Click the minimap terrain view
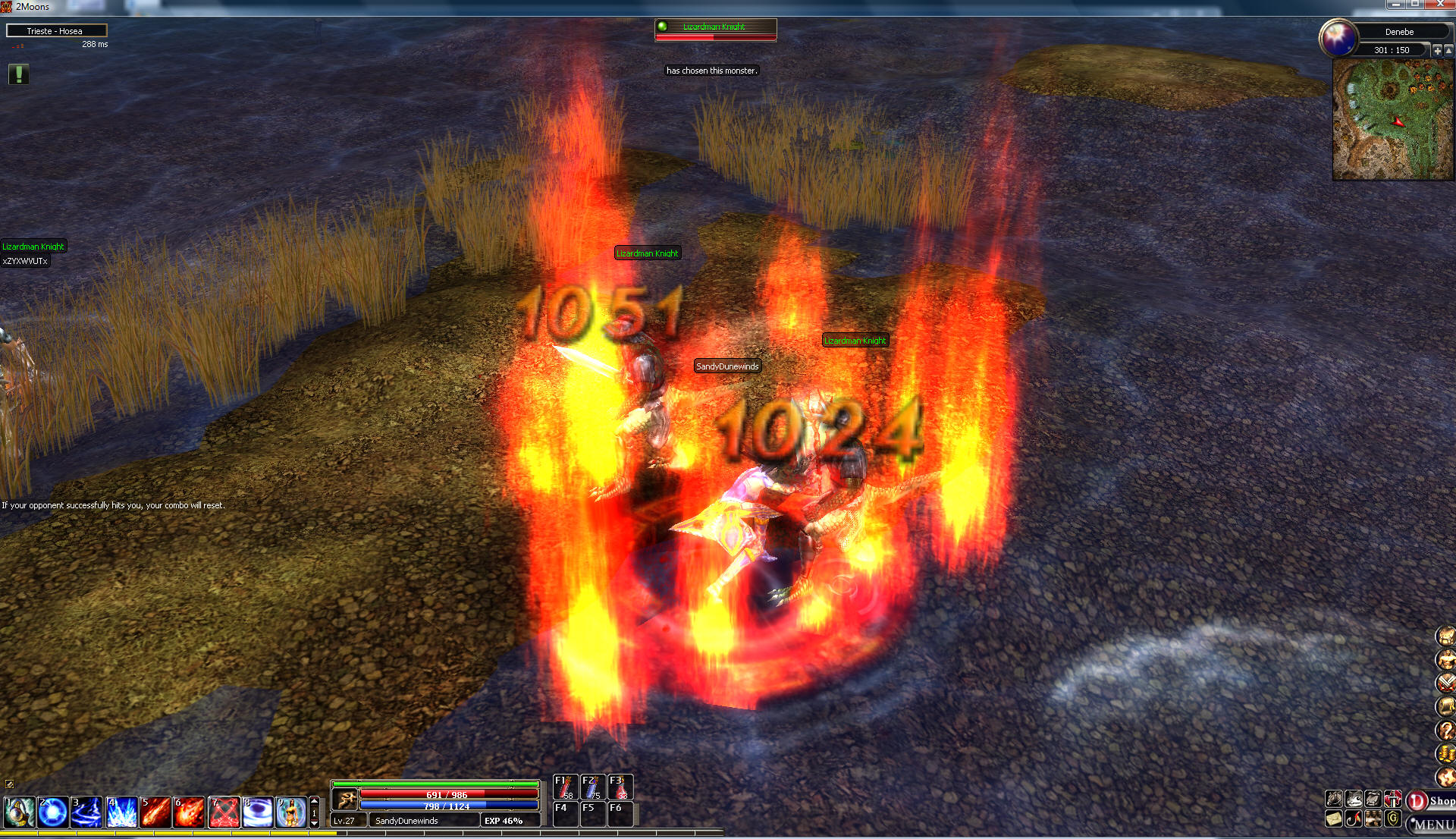The width and height of the screenshot is (1456, 839). 1393,120
